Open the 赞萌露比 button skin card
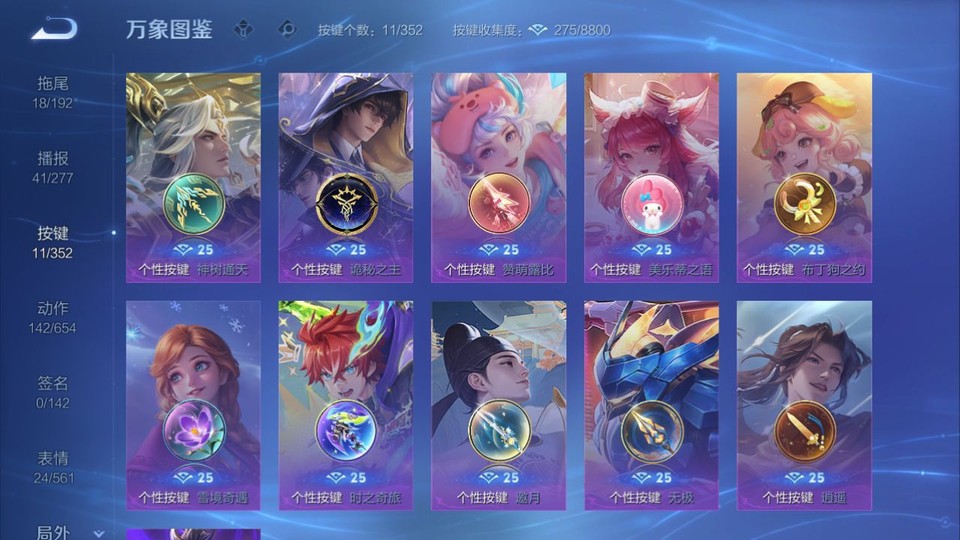 499,177
